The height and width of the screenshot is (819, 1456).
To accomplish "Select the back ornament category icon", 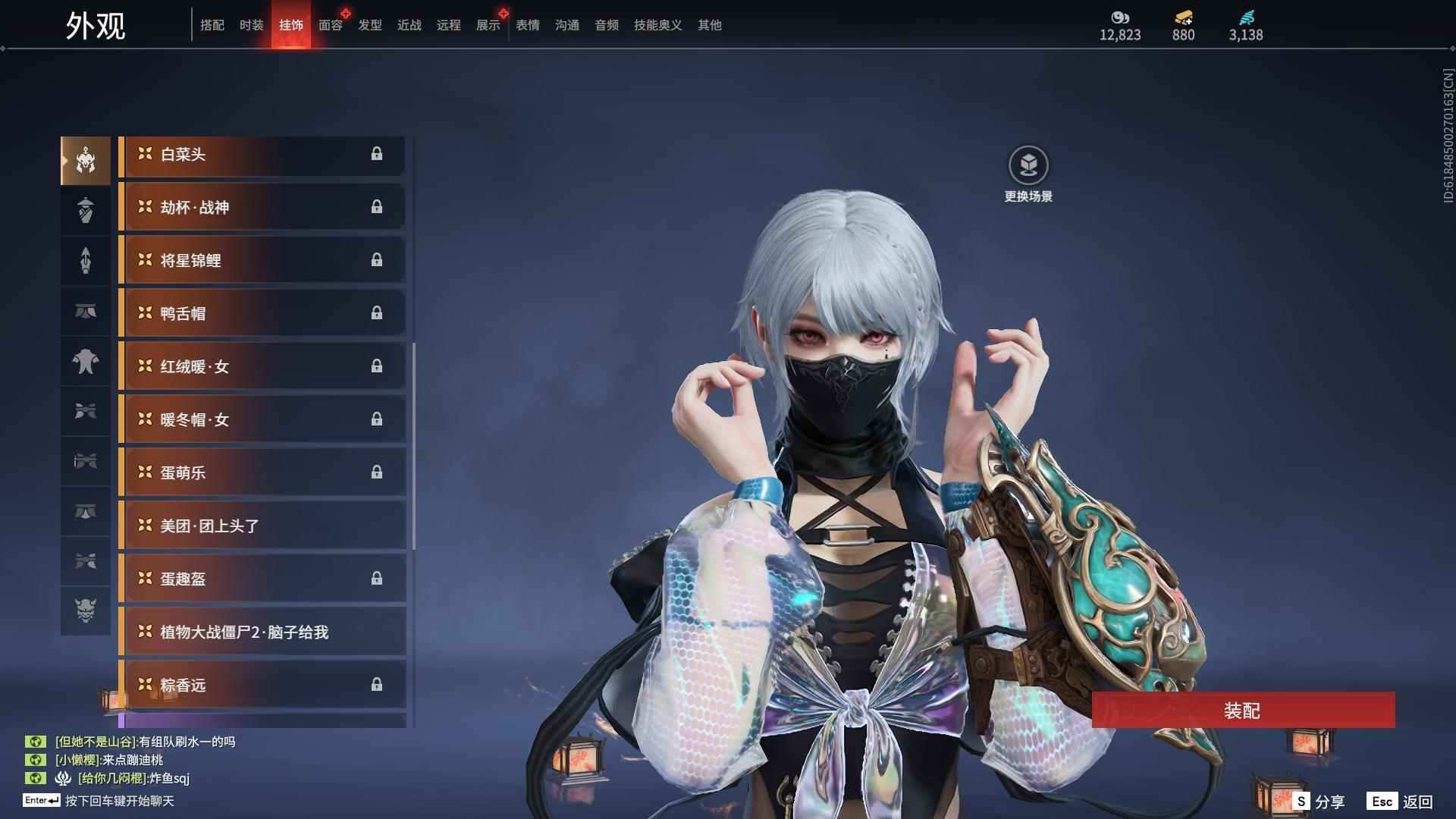I will pos(86,261).
